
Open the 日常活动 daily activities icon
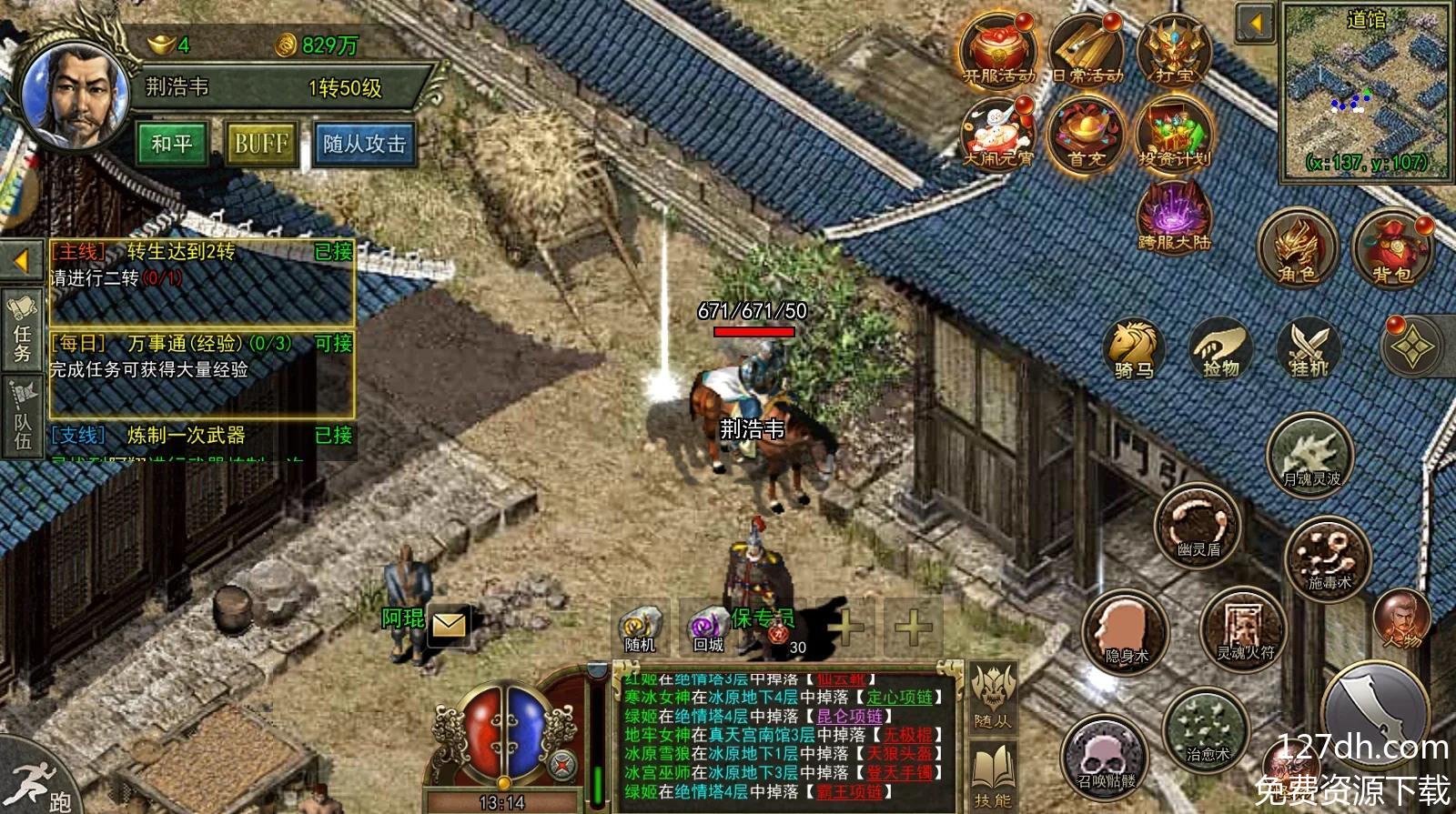point(1087,51)
